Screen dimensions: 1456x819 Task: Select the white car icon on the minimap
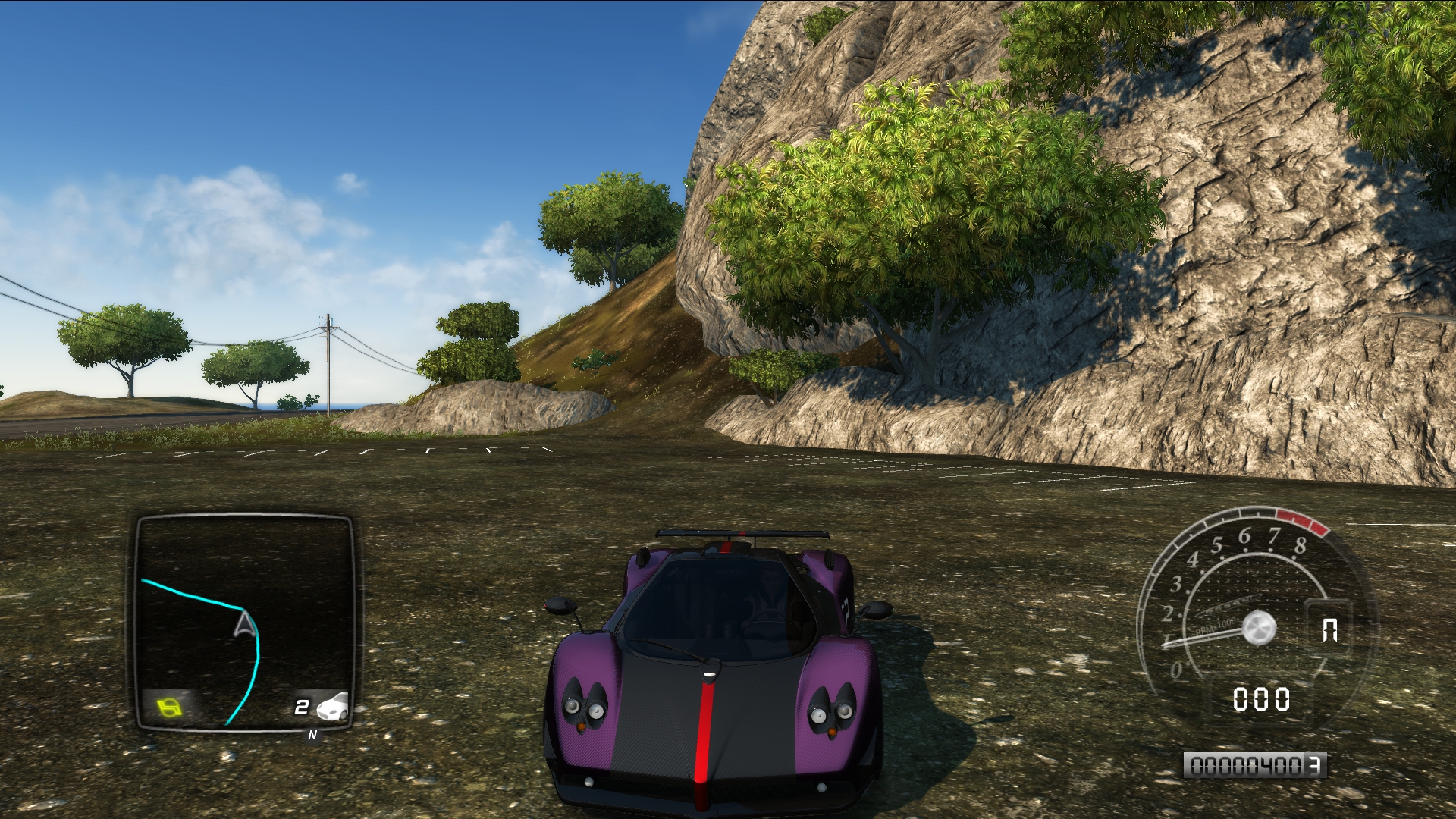[x=333, y=707]
